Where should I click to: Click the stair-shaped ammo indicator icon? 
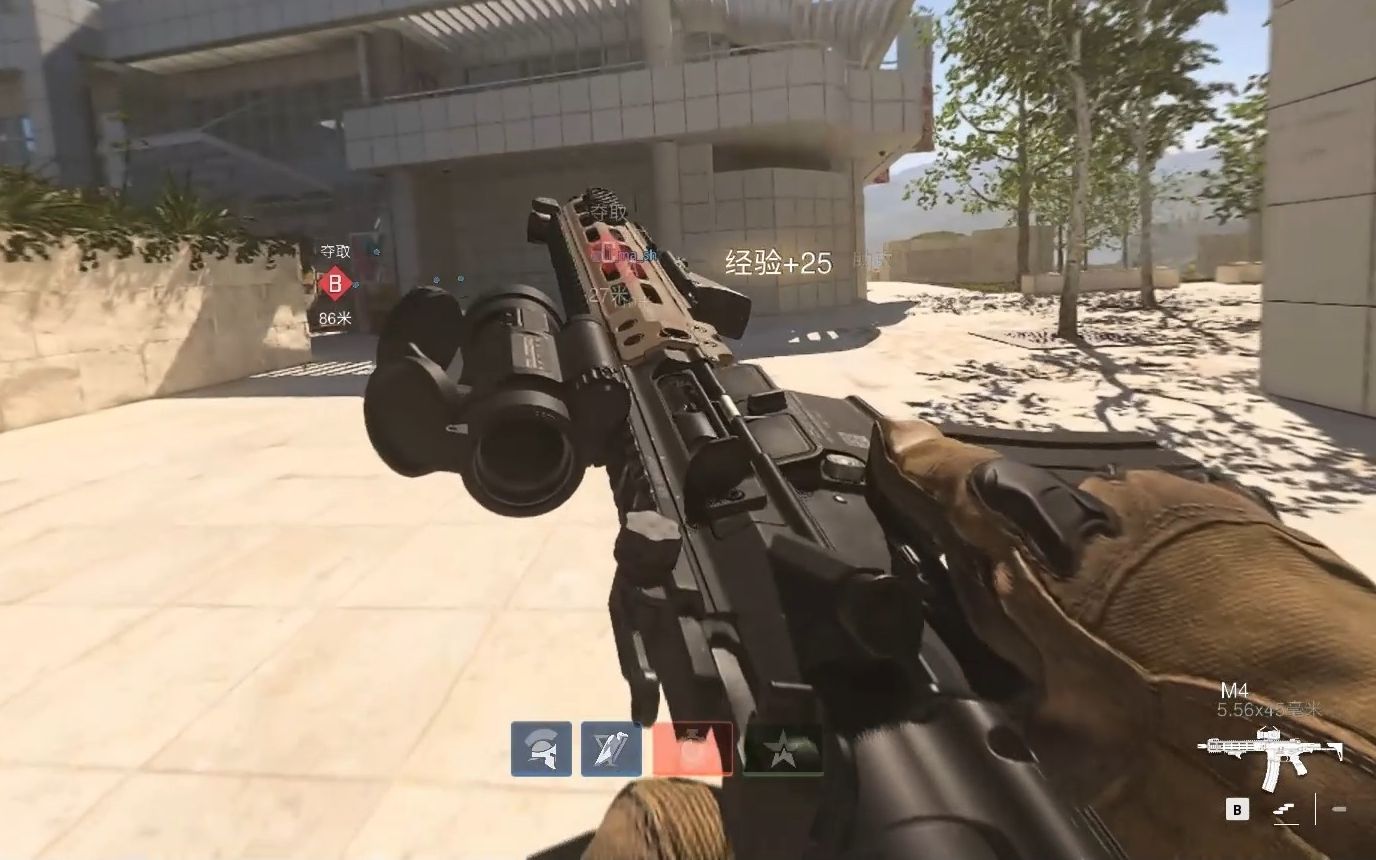tap(1285, 810)
